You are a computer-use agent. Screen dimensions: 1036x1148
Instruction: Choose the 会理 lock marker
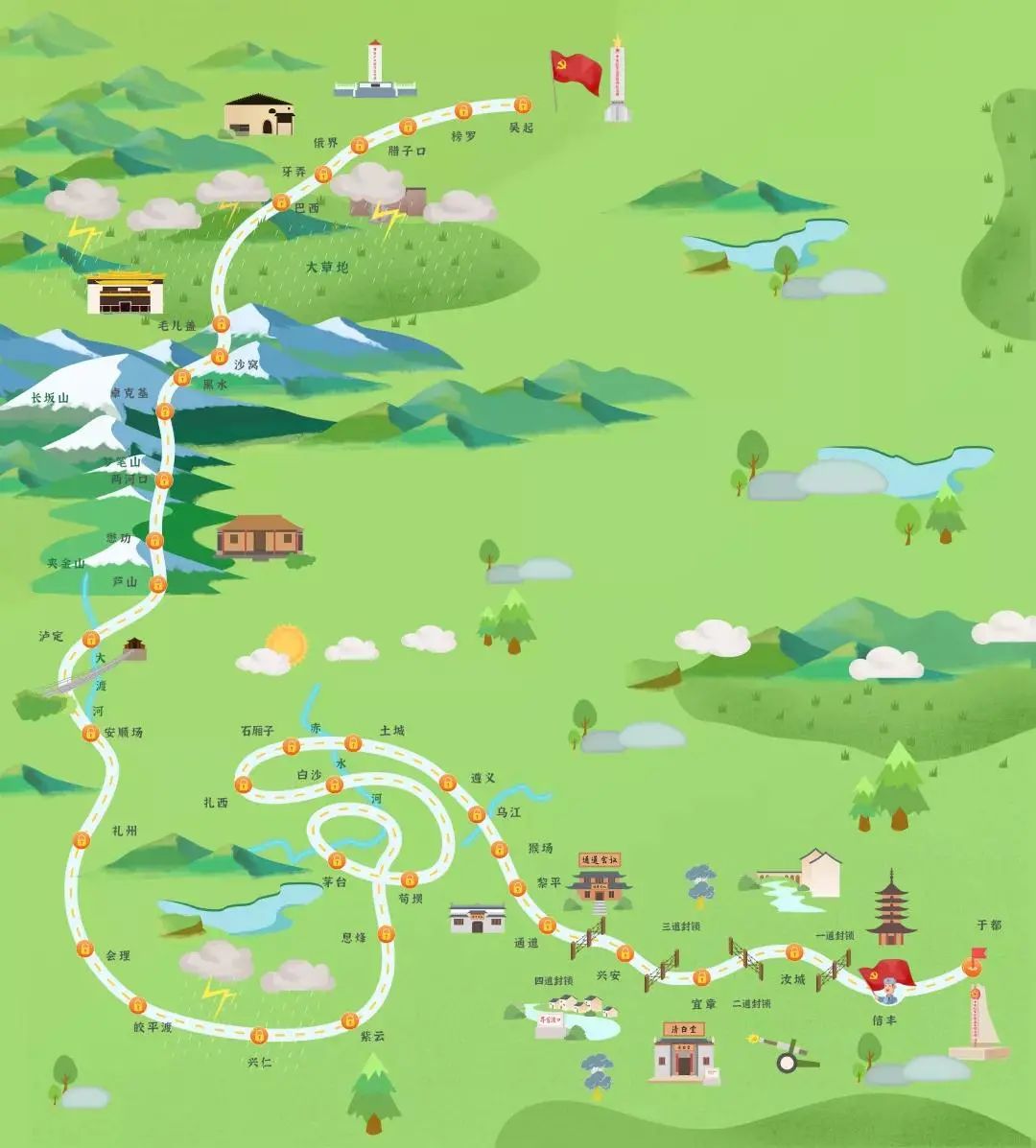84,949
